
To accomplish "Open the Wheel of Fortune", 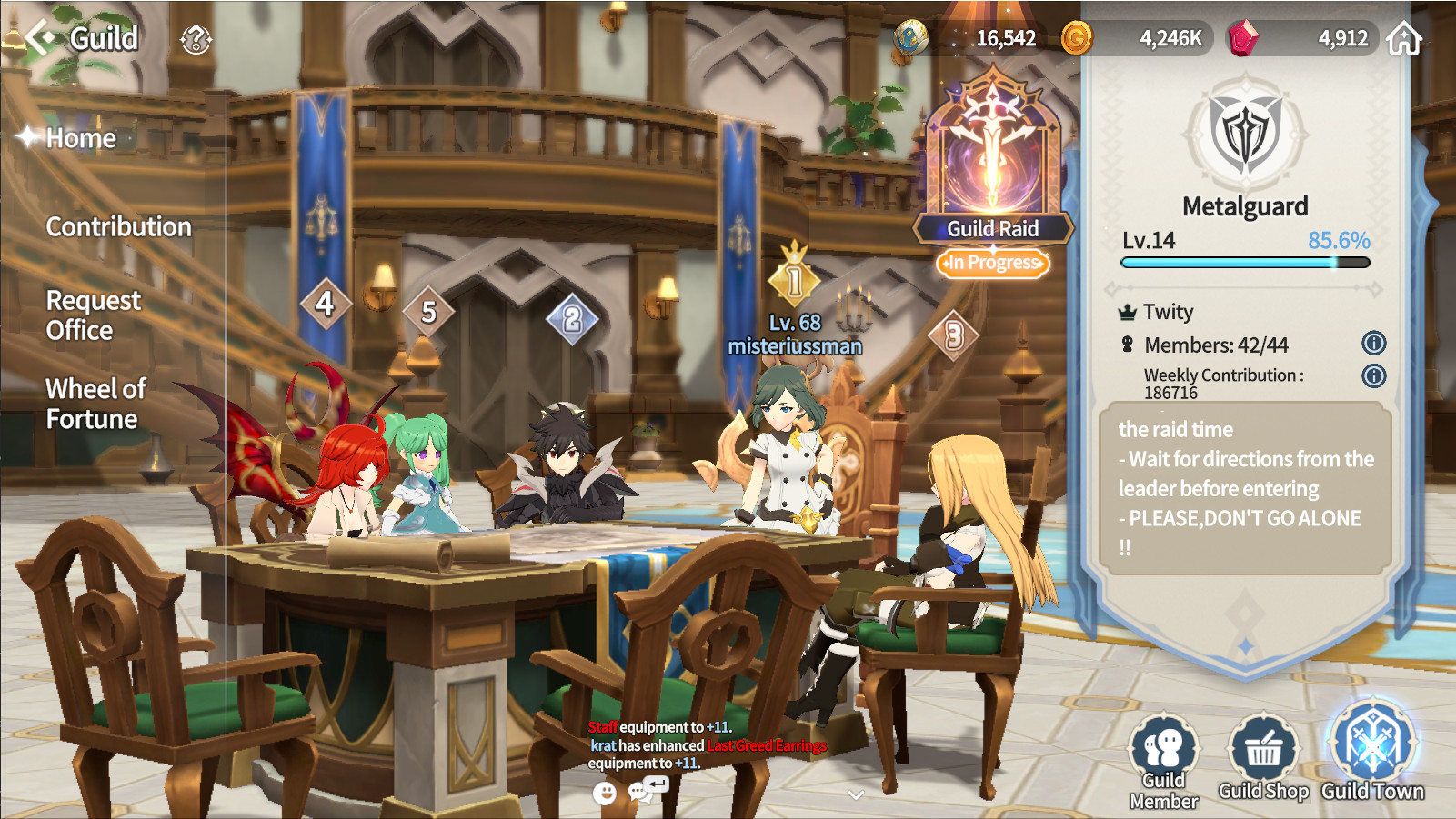I will tap(95, 404).
